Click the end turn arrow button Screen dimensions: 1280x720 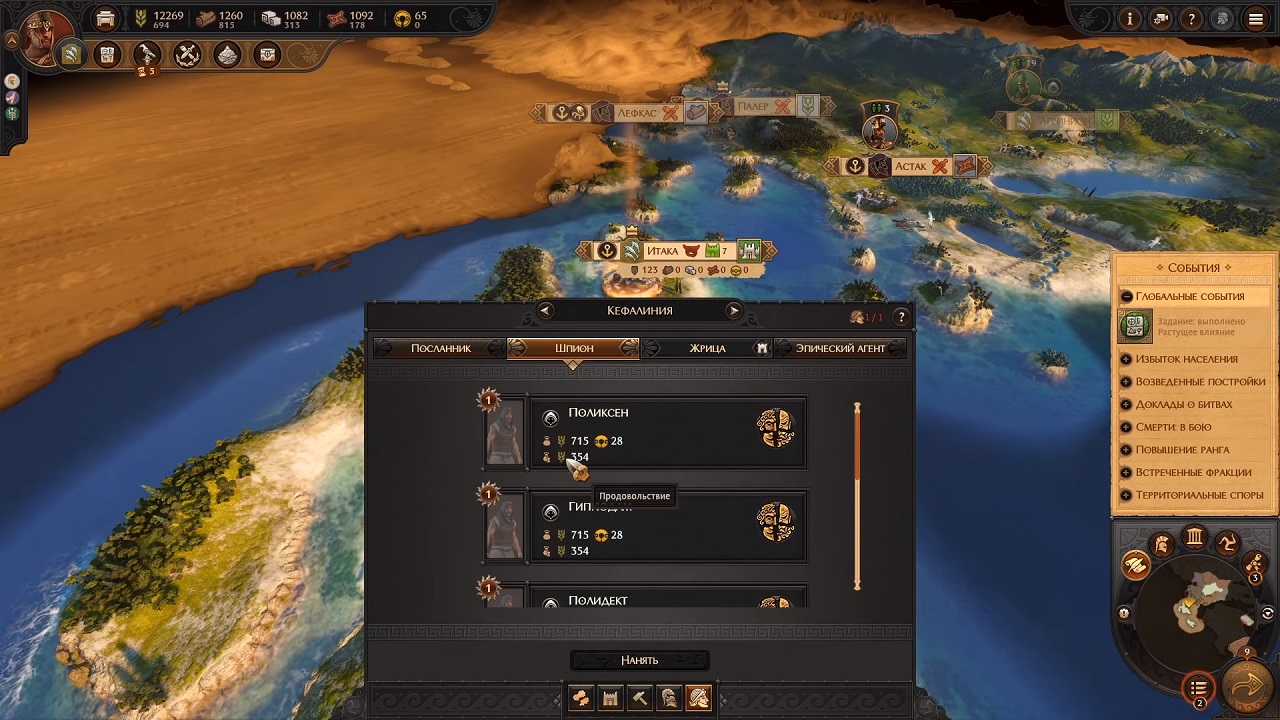tap(1245, 687)
